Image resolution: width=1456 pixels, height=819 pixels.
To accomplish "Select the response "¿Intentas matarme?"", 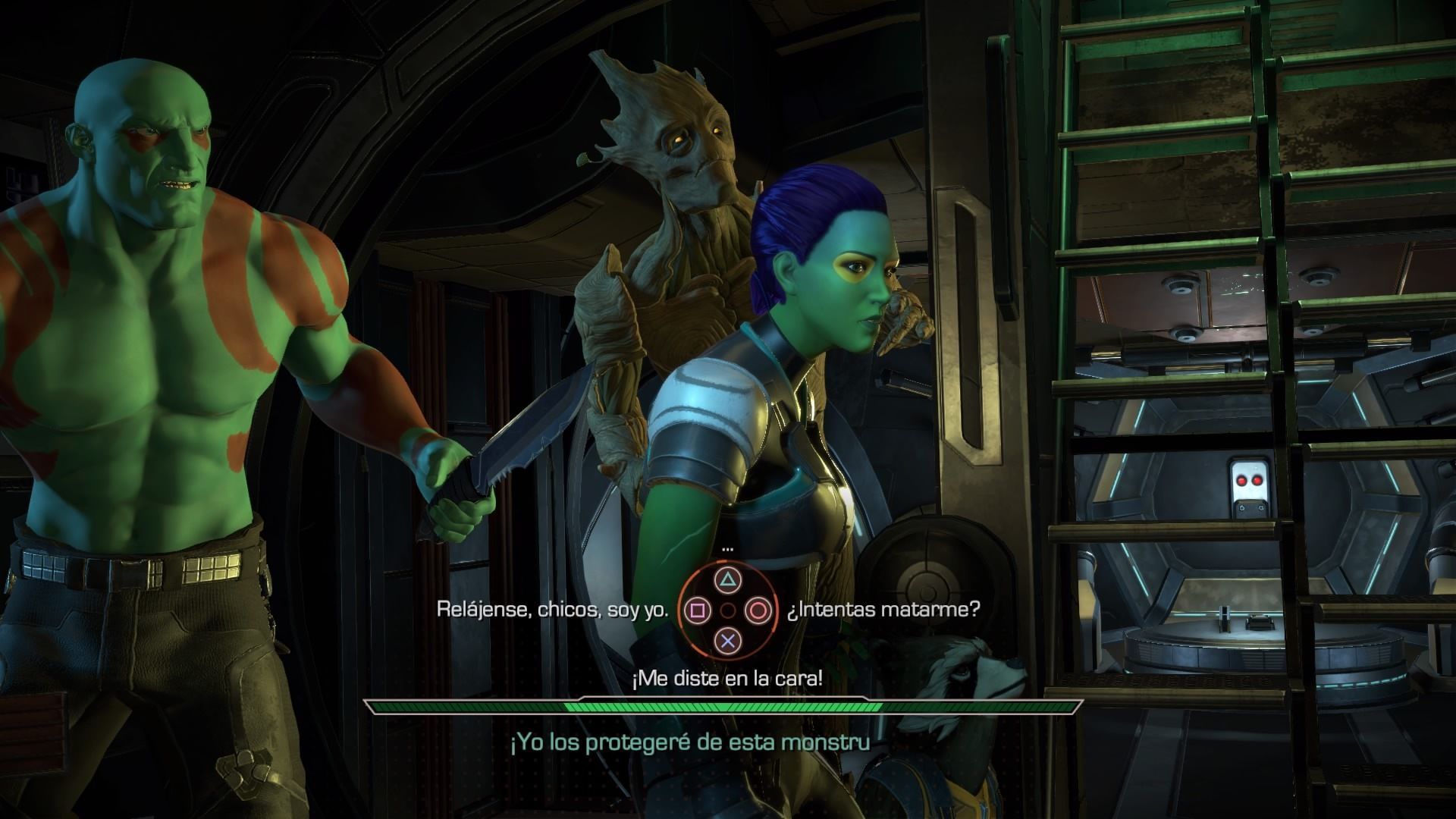I will [x=883, y=610].
